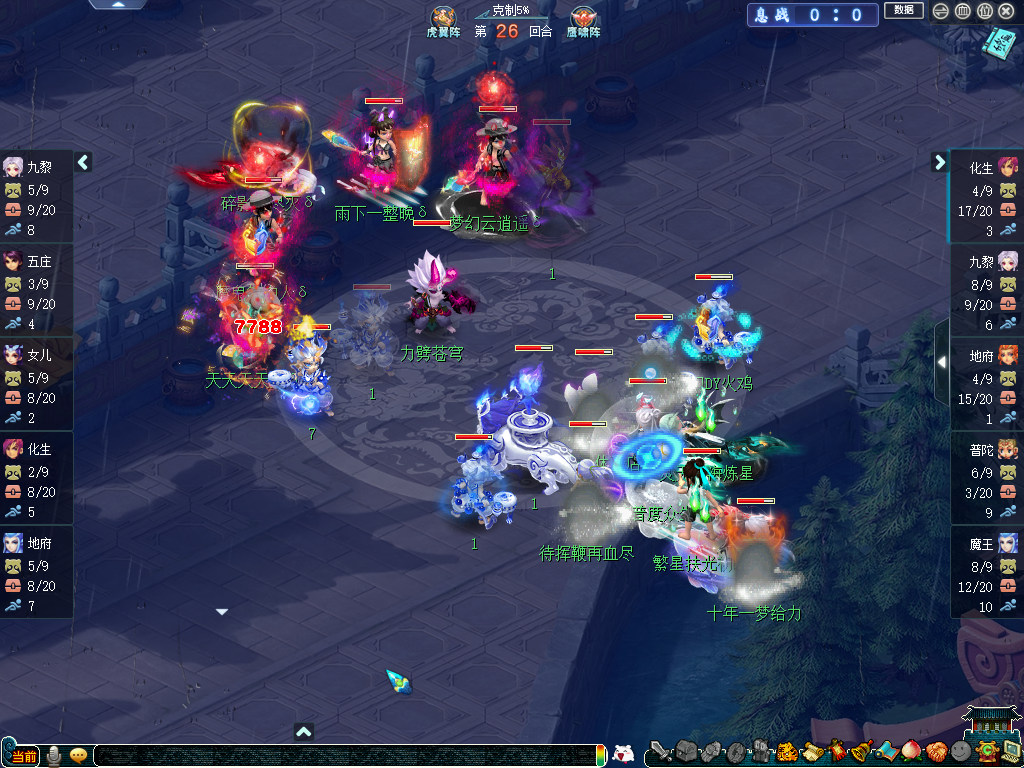Select the 普陀 player row on right panel

[987, 480]
